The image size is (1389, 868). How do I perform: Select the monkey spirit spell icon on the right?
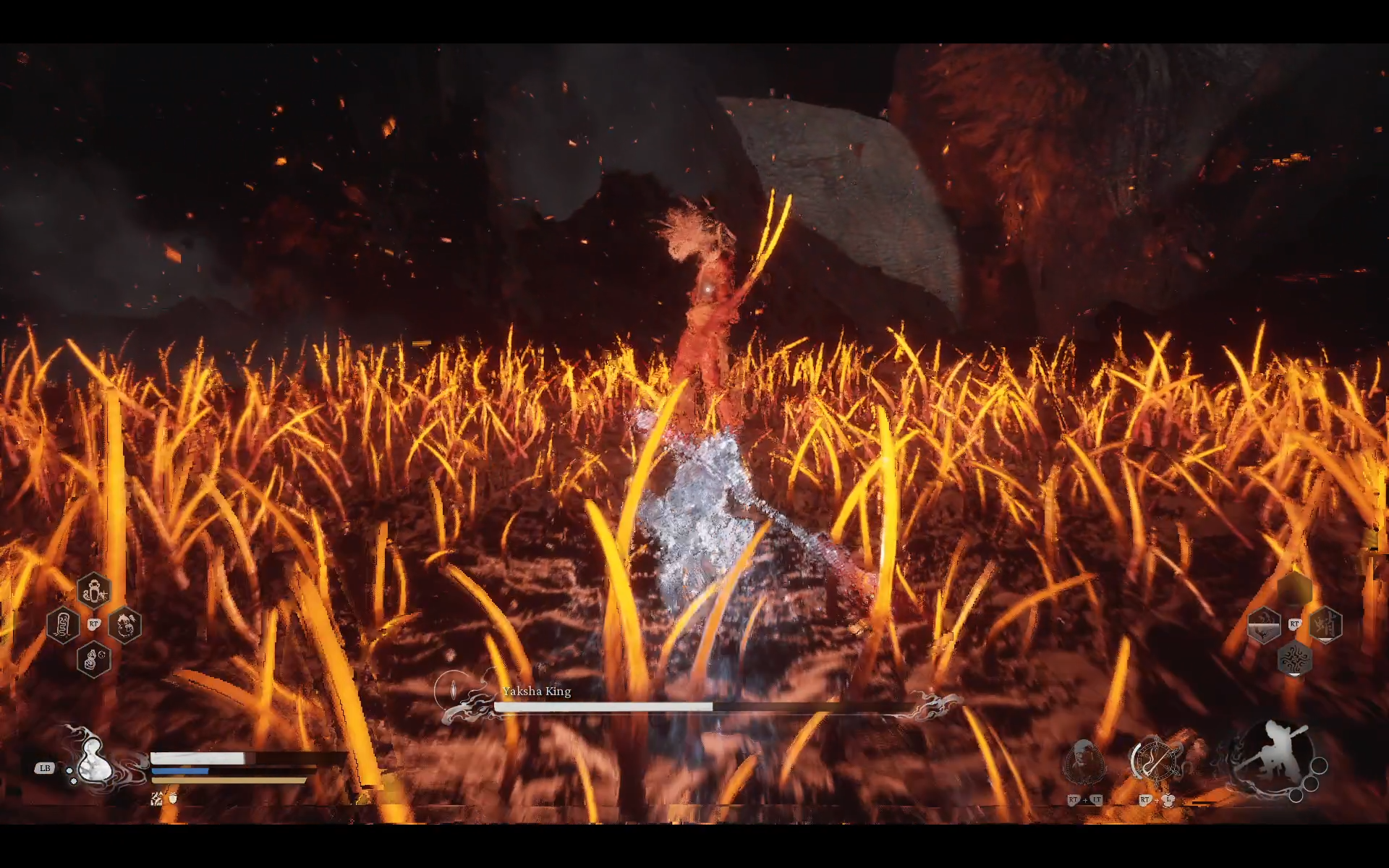pyautogui.click(x=124, y=626)
